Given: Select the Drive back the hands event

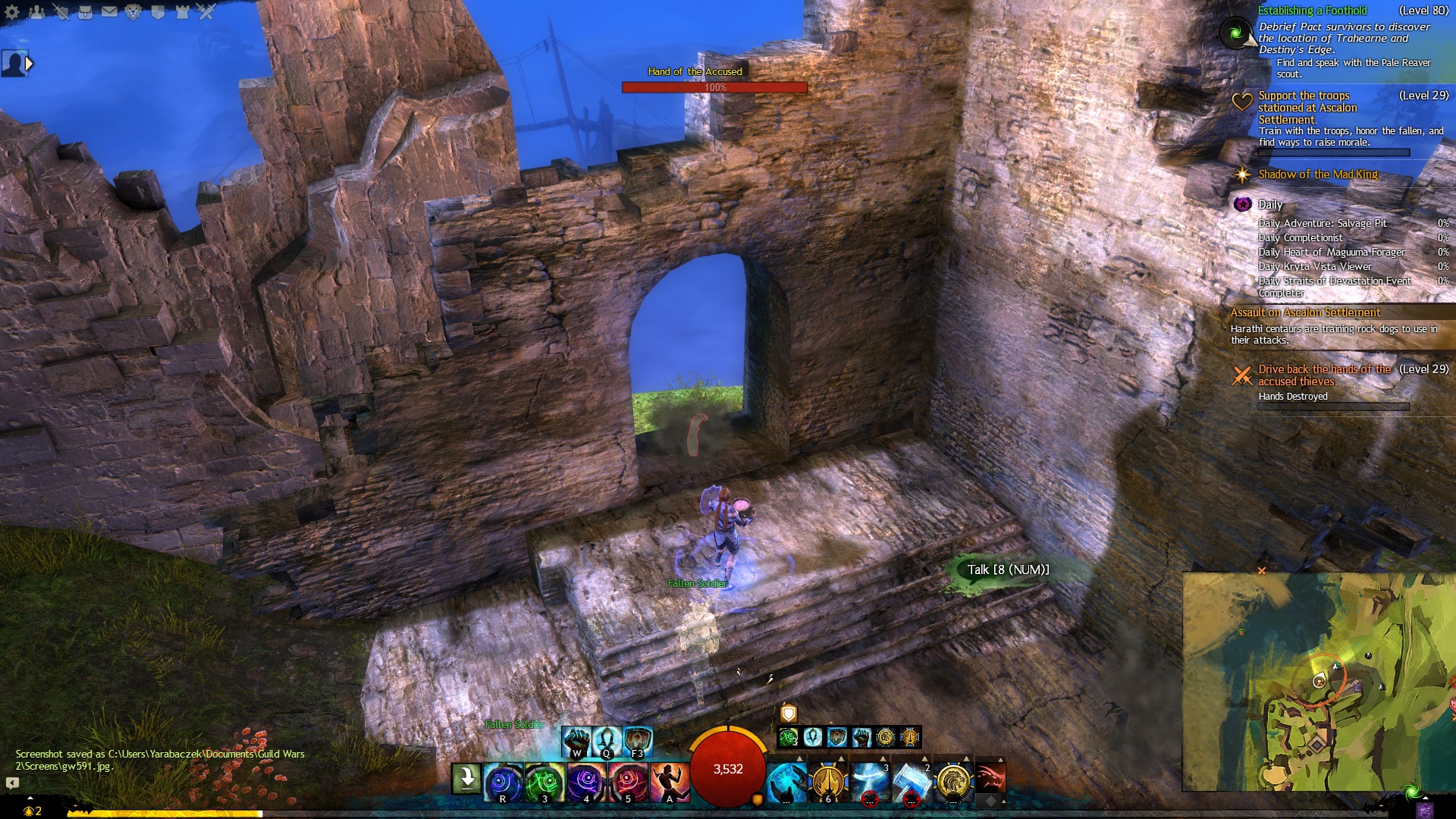Looking at the screenshot, I should 1323,375.
